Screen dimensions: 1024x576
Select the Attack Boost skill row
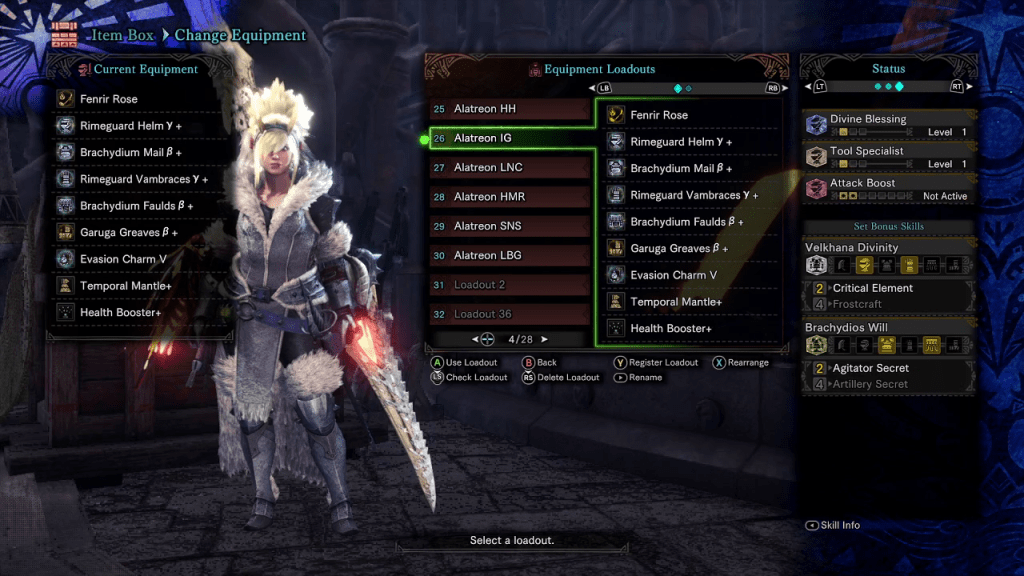click(887, 189)
